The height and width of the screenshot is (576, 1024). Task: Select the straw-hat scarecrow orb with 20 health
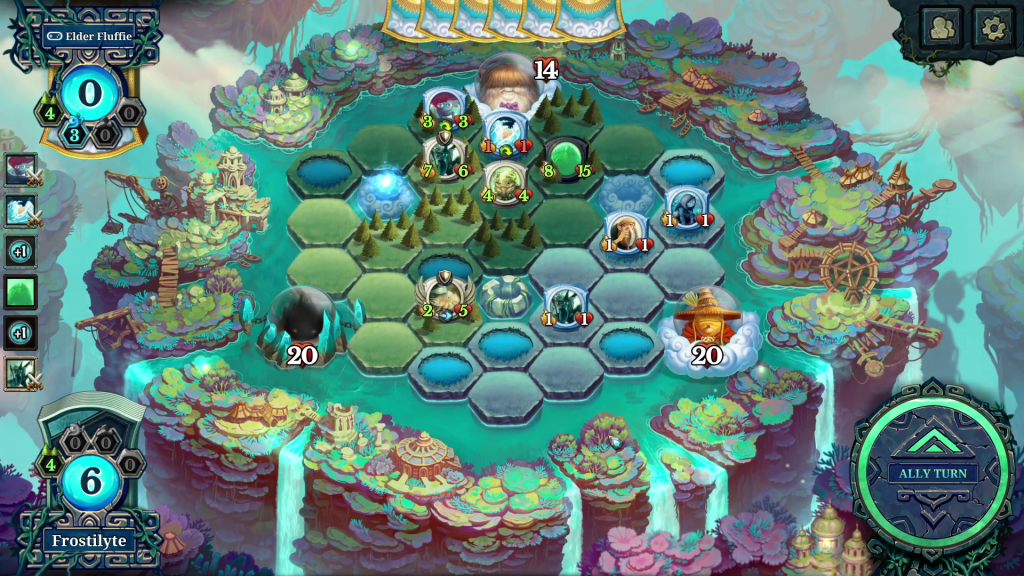click(706, 325)
